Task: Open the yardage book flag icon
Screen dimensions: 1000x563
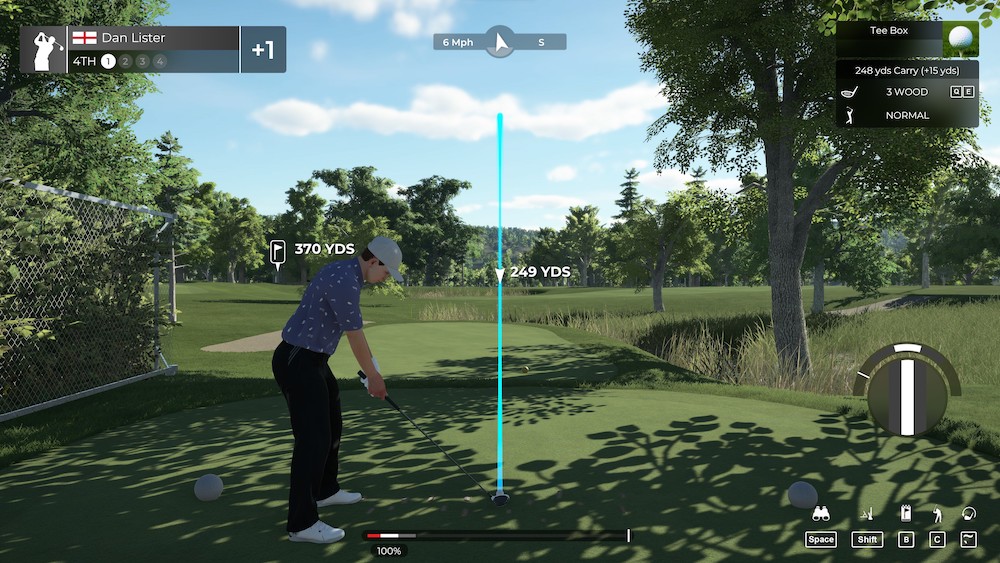Action: [906, 515]
